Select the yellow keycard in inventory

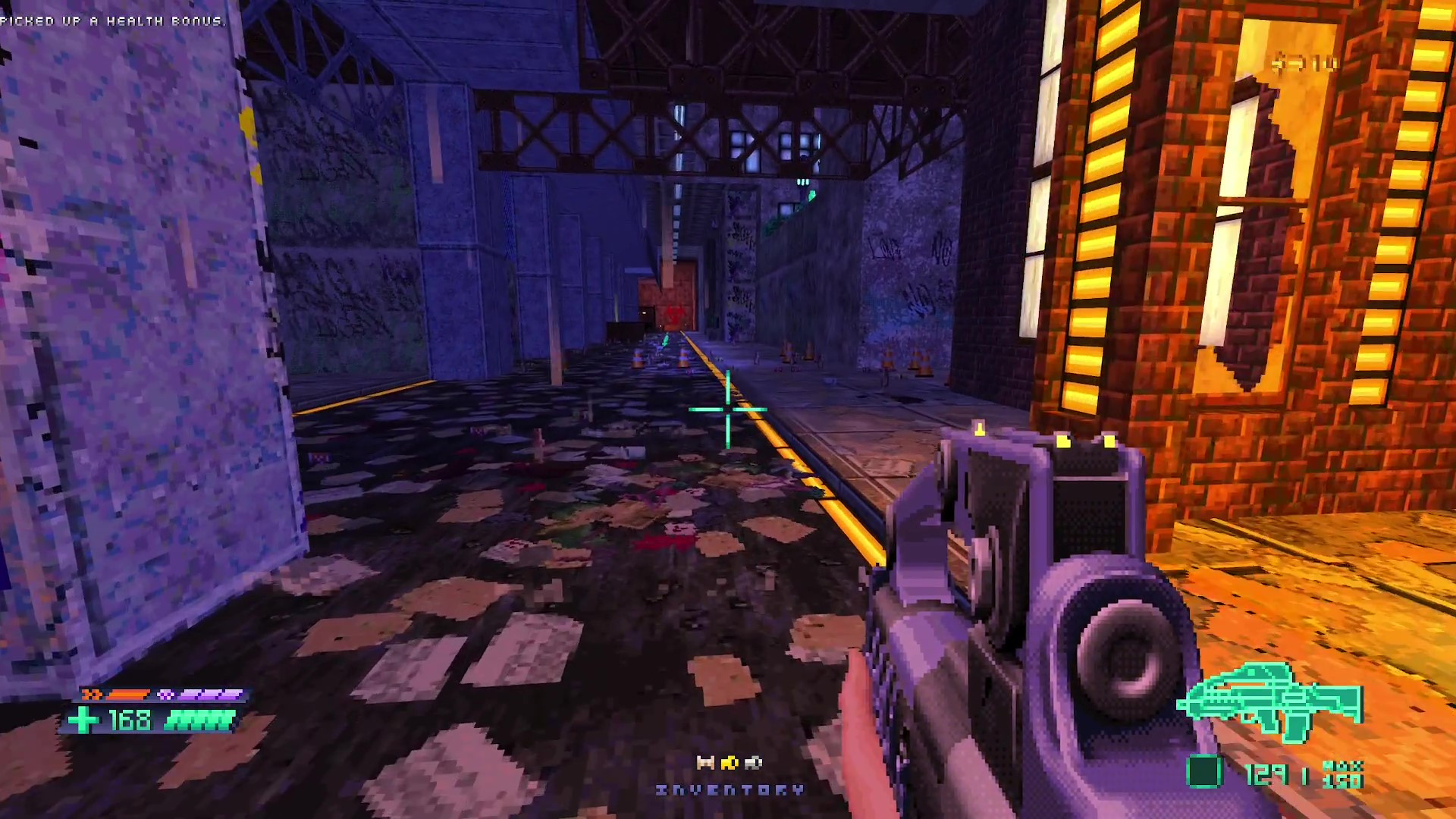click(730, 763)
